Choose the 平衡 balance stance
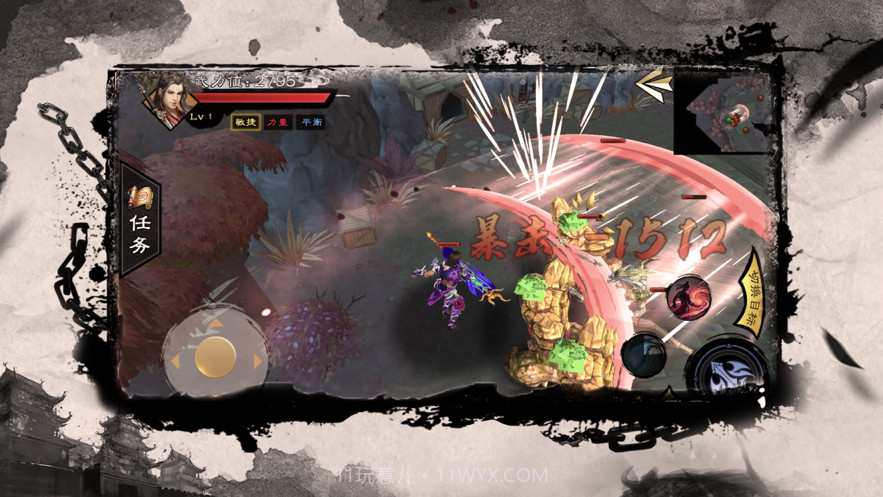Screen dimensions: 883x497 click(x=311, y=122)
